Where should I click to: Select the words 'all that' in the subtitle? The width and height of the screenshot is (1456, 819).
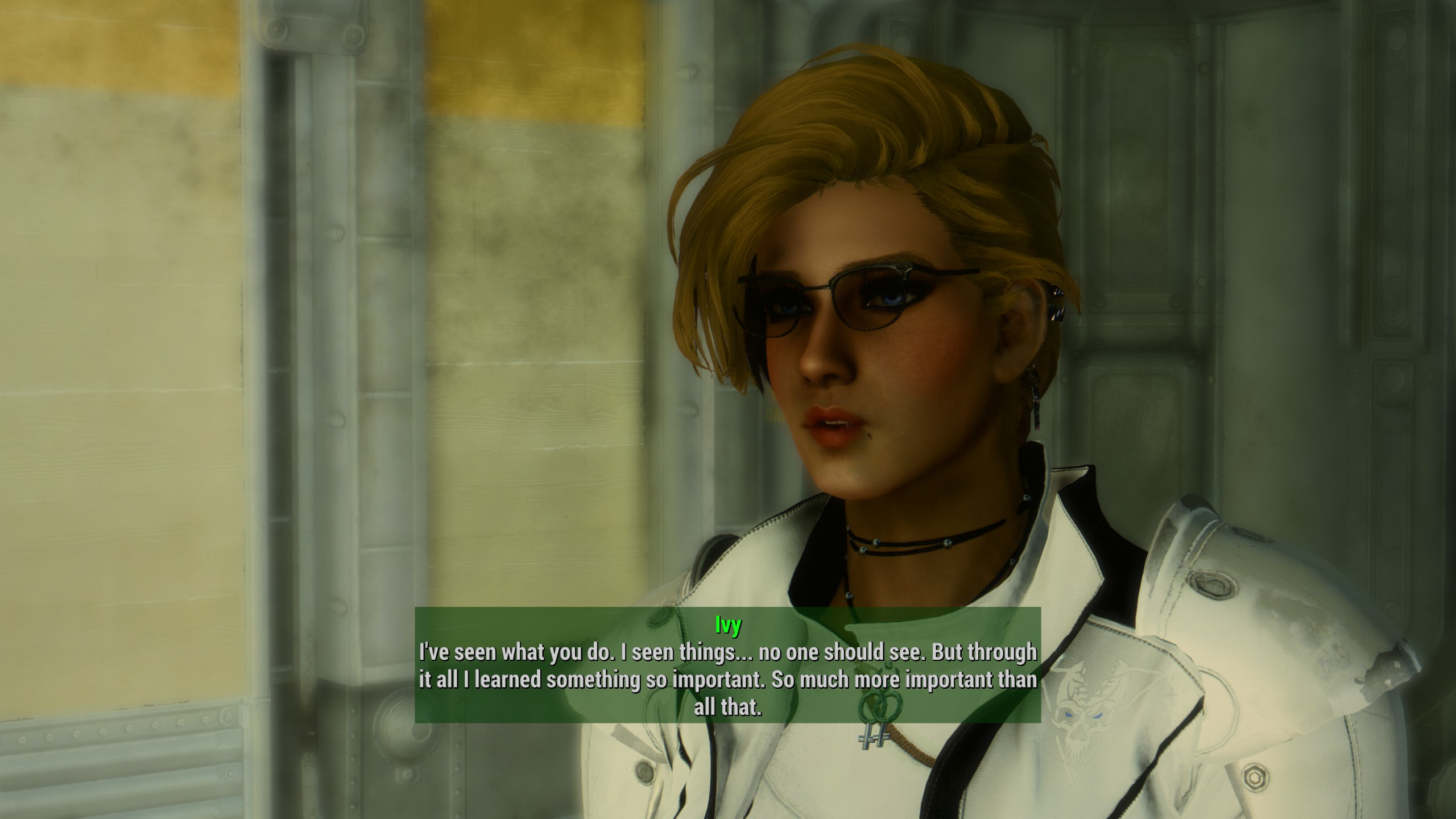click(728, 708)
